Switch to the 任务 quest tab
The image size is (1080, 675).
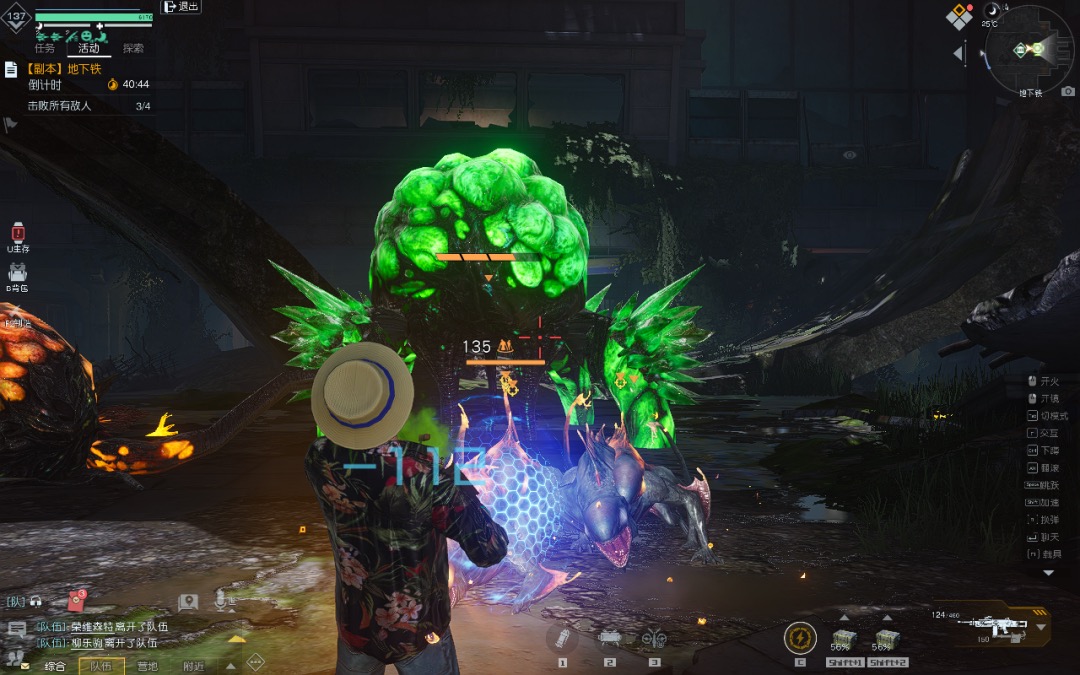[x=45, y=48]
